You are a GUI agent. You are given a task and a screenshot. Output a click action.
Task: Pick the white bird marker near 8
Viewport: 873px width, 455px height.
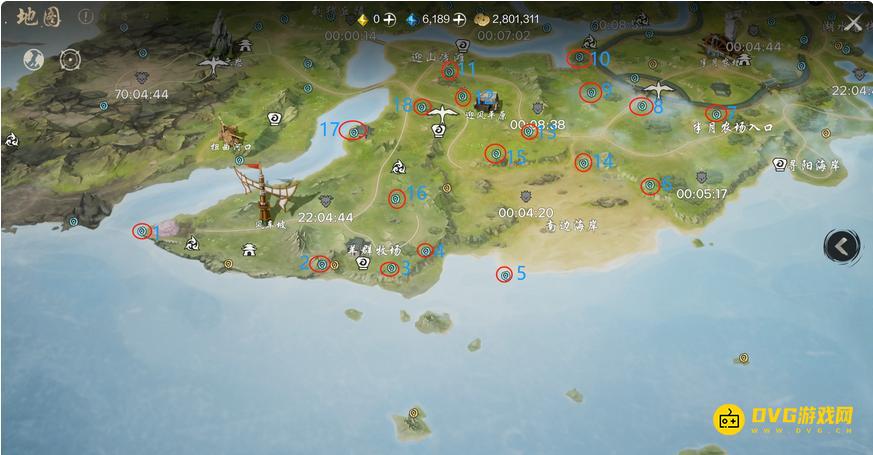658,90
